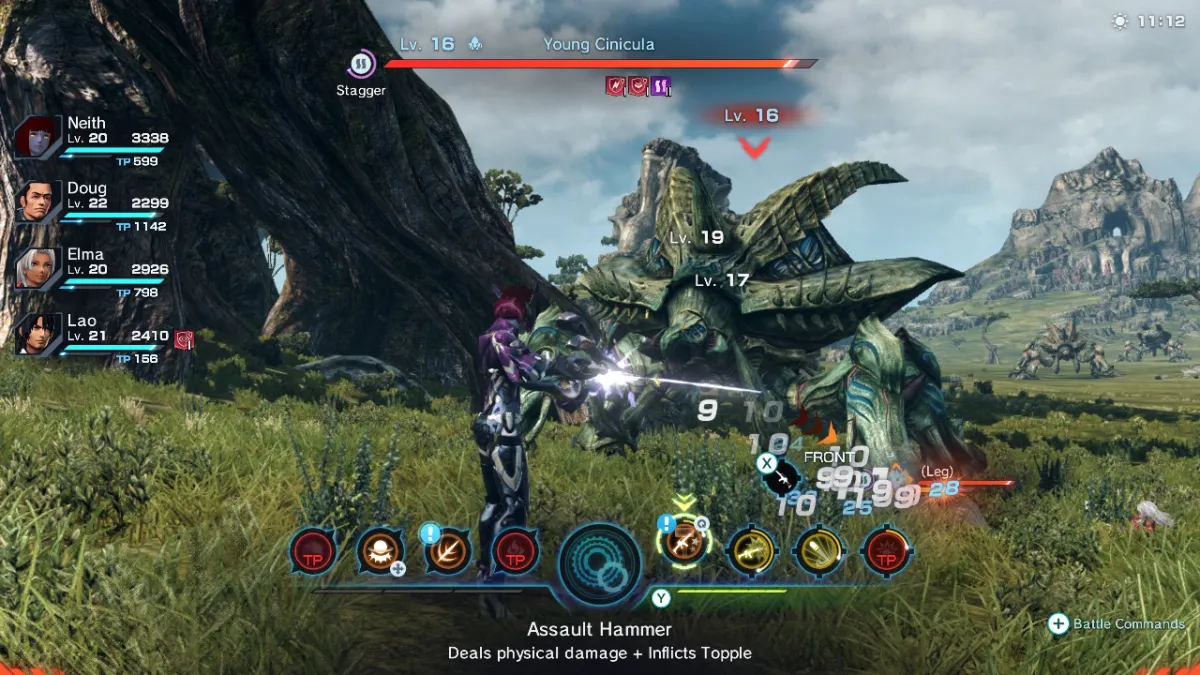Use the yellow rifle burst art
The image size is (1200, 675).
[x=752, y=551]
